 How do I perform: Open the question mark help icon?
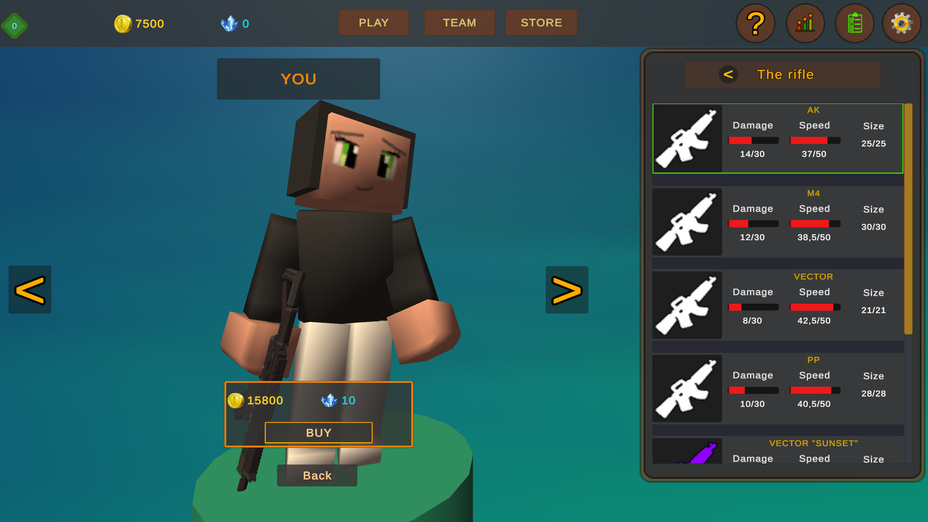[x=755, y=24]
